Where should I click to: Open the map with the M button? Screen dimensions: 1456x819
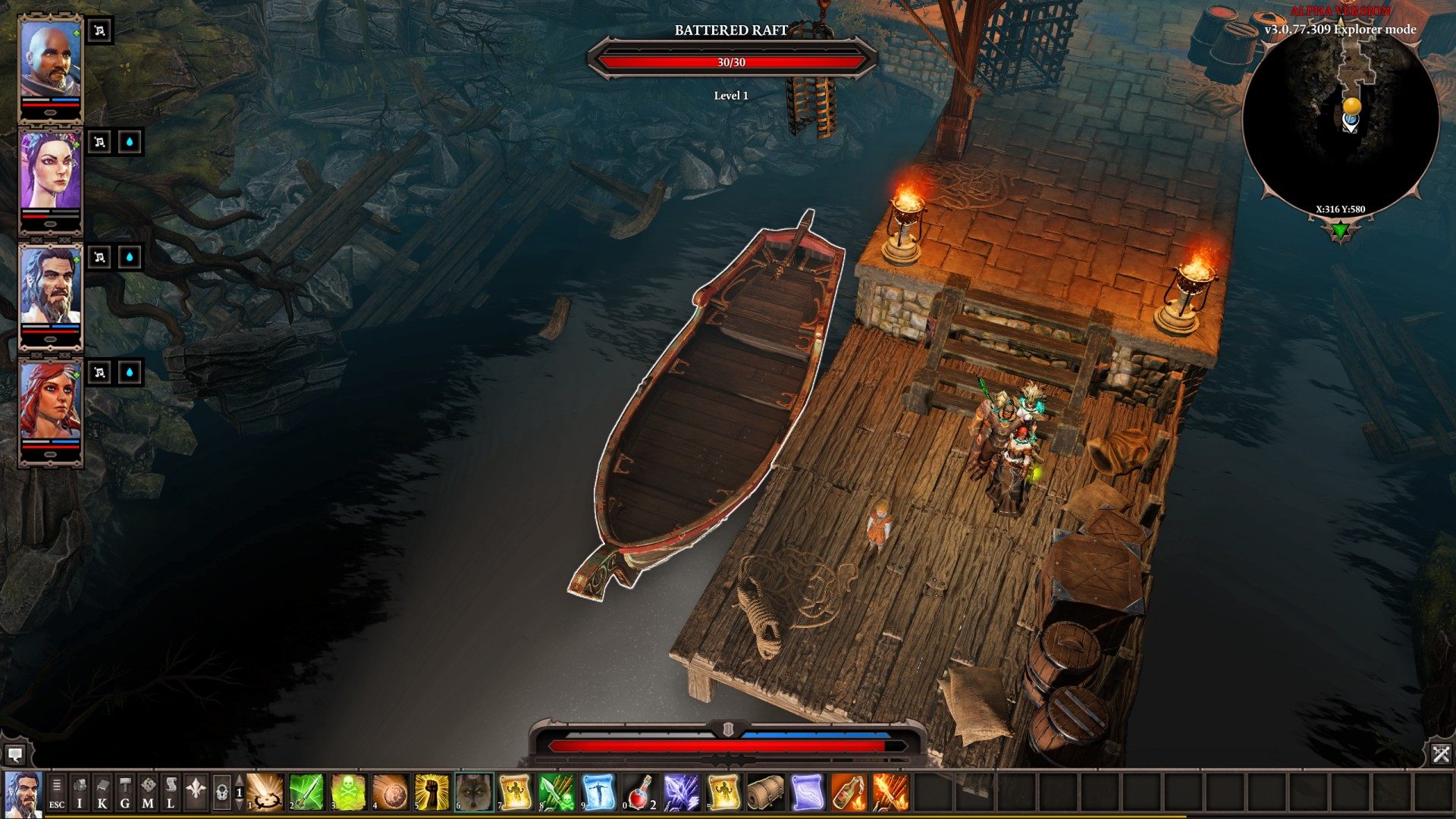tap(148, 793)
